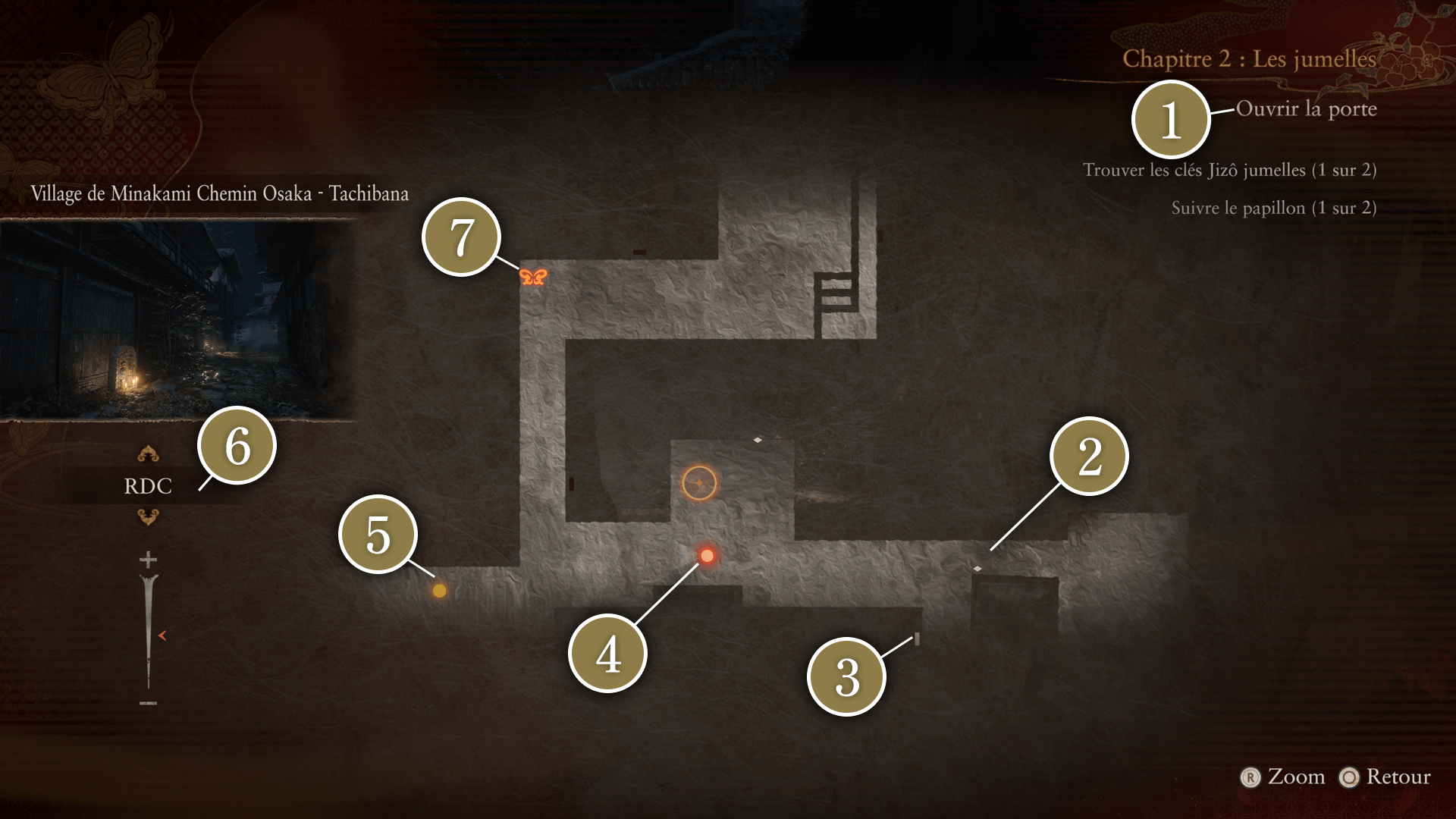Select the 'Trouver les clés Jizô jumelles' objective

(1228, 170)
